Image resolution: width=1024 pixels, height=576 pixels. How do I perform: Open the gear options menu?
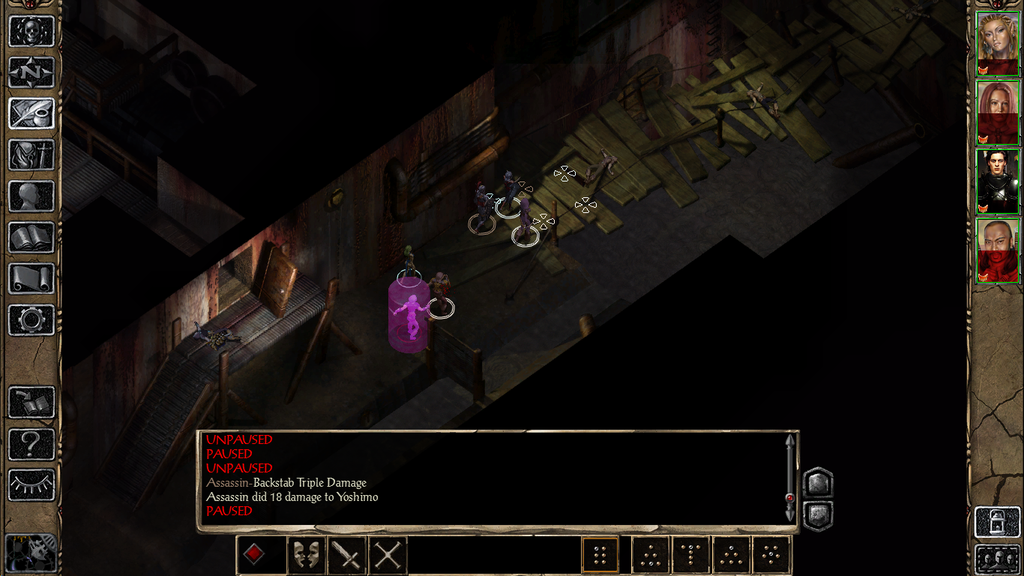click(x=31, y=320)
